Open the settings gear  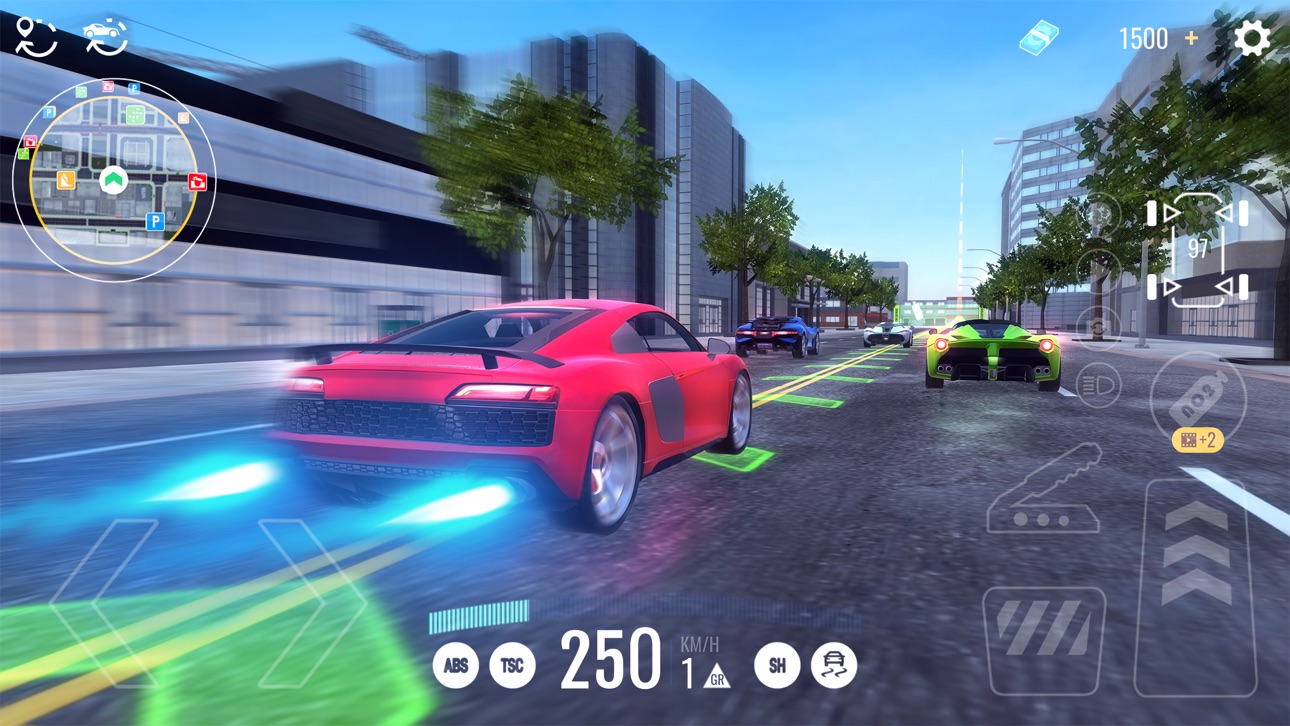click(1253, 37)
